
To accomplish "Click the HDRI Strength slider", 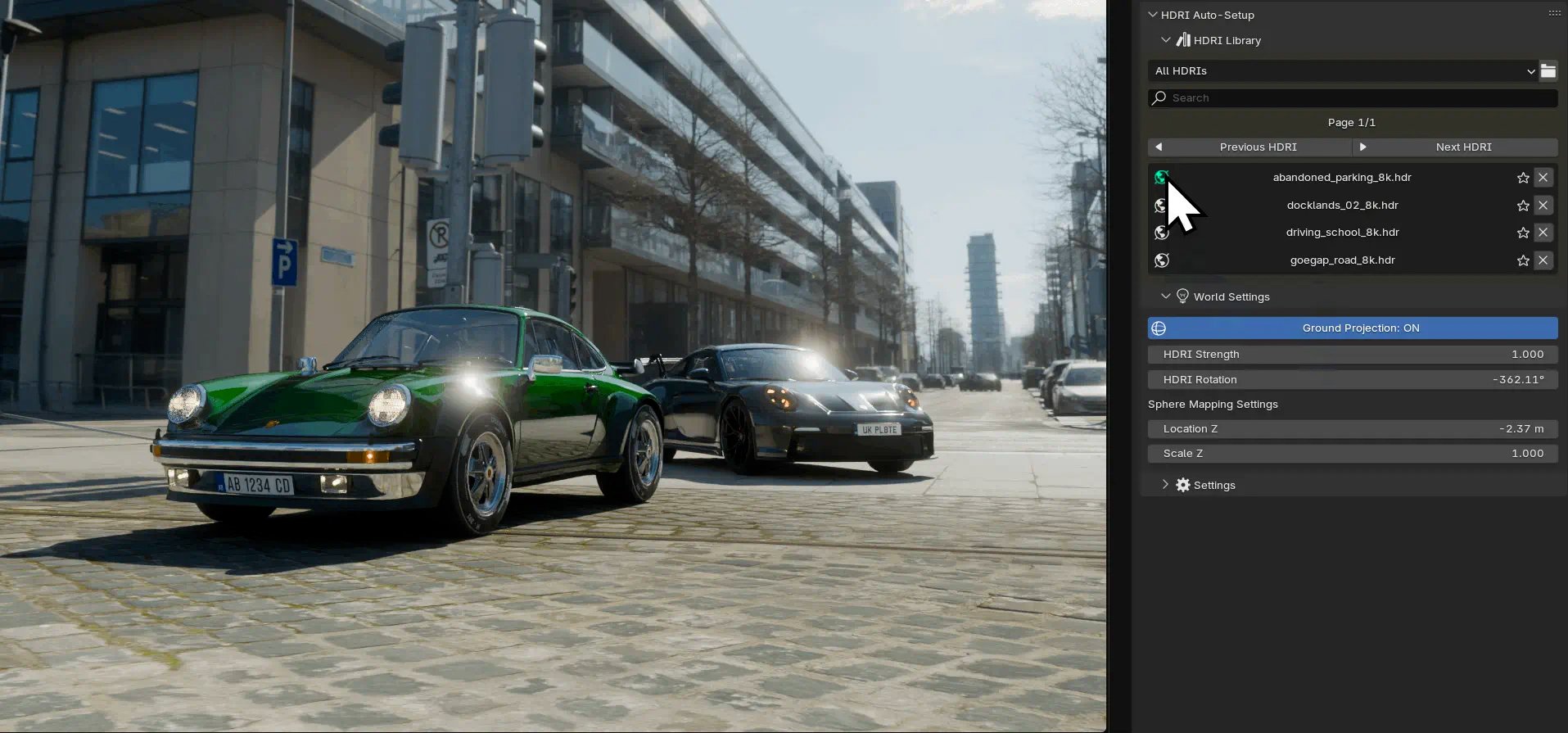I will tap(1353, 355).
